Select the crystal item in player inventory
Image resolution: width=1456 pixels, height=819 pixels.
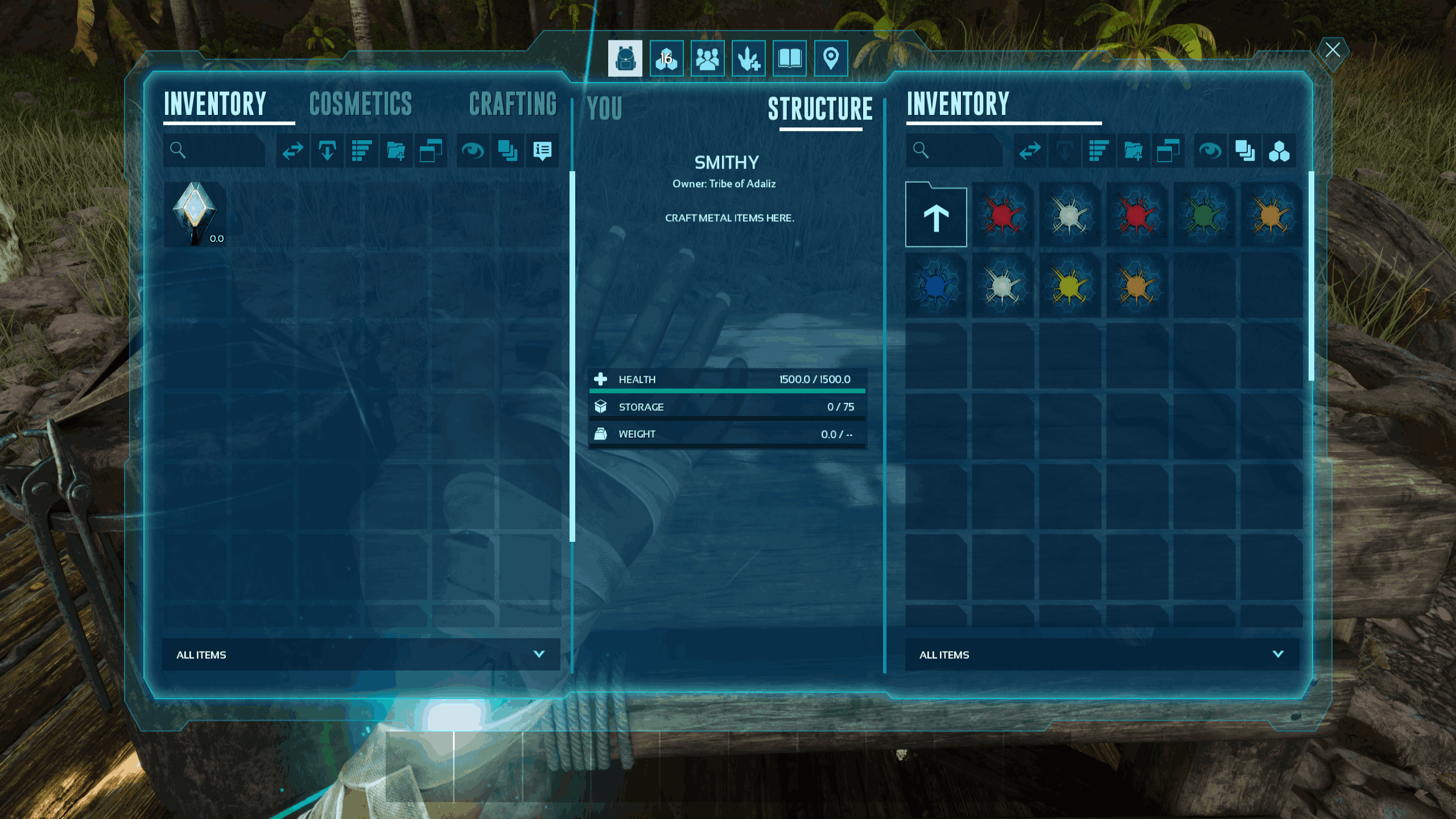click(x=195, y=214)
